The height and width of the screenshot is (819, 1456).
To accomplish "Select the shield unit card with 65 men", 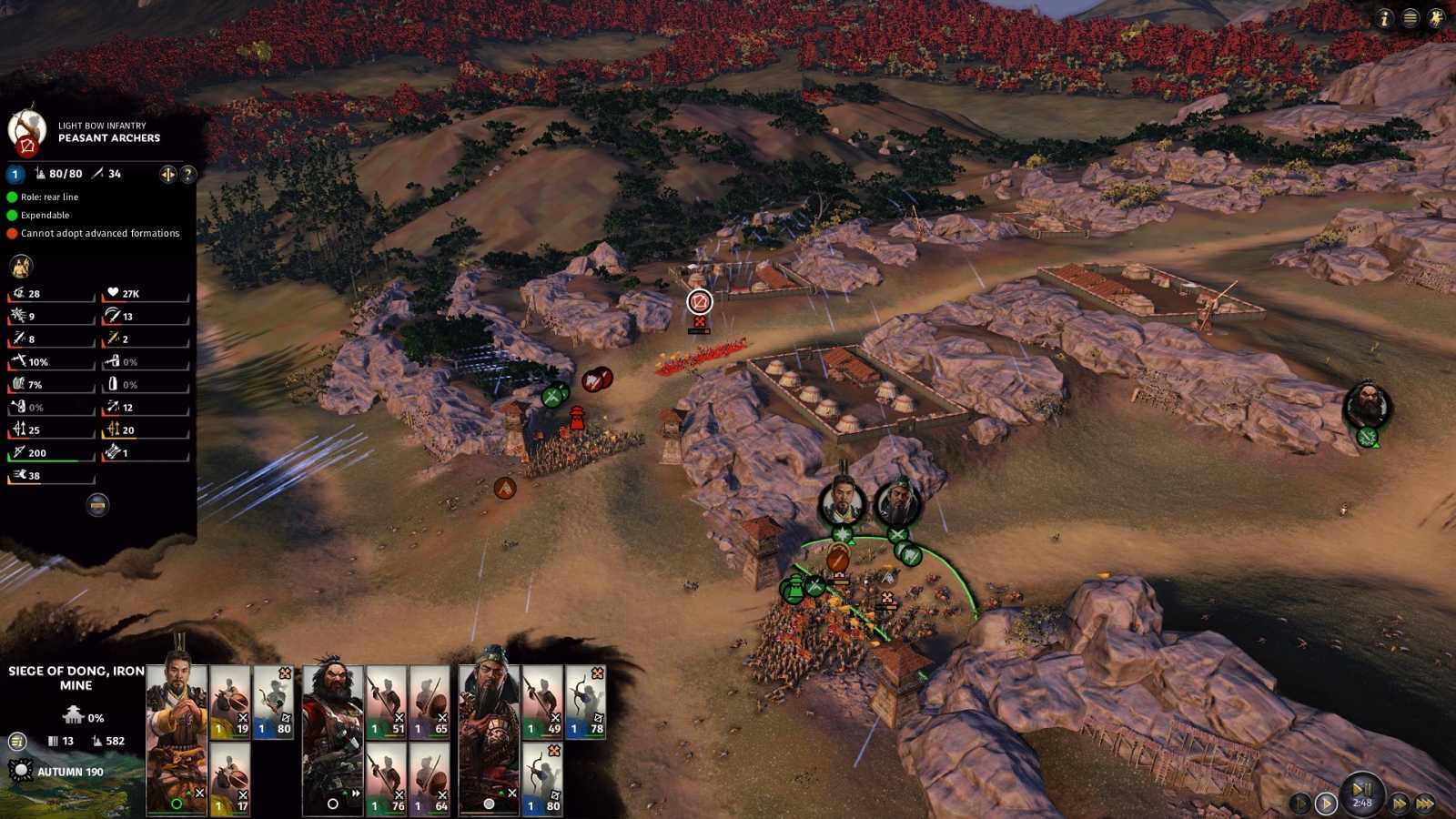I will click(430, 702).
